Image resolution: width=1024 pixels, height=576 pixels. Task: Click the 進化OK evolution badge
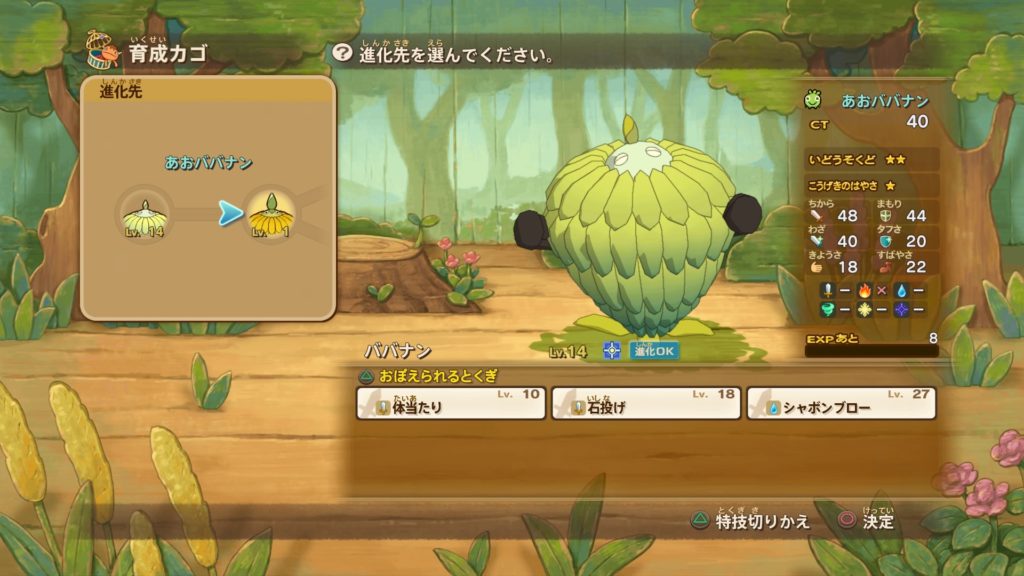coord(654,350)
